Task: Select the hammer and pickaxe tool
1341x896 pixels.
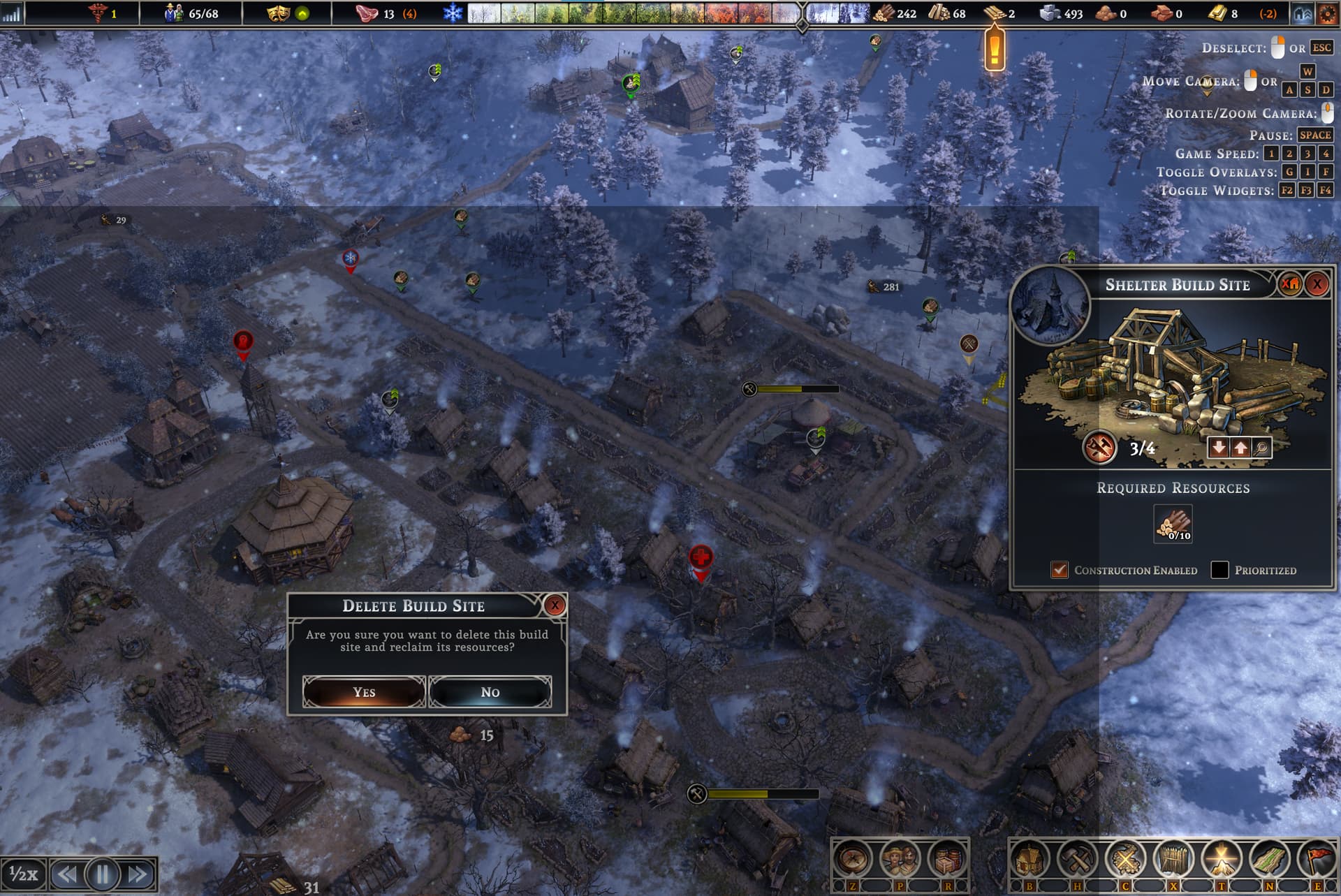Action: click(1077, 860)
